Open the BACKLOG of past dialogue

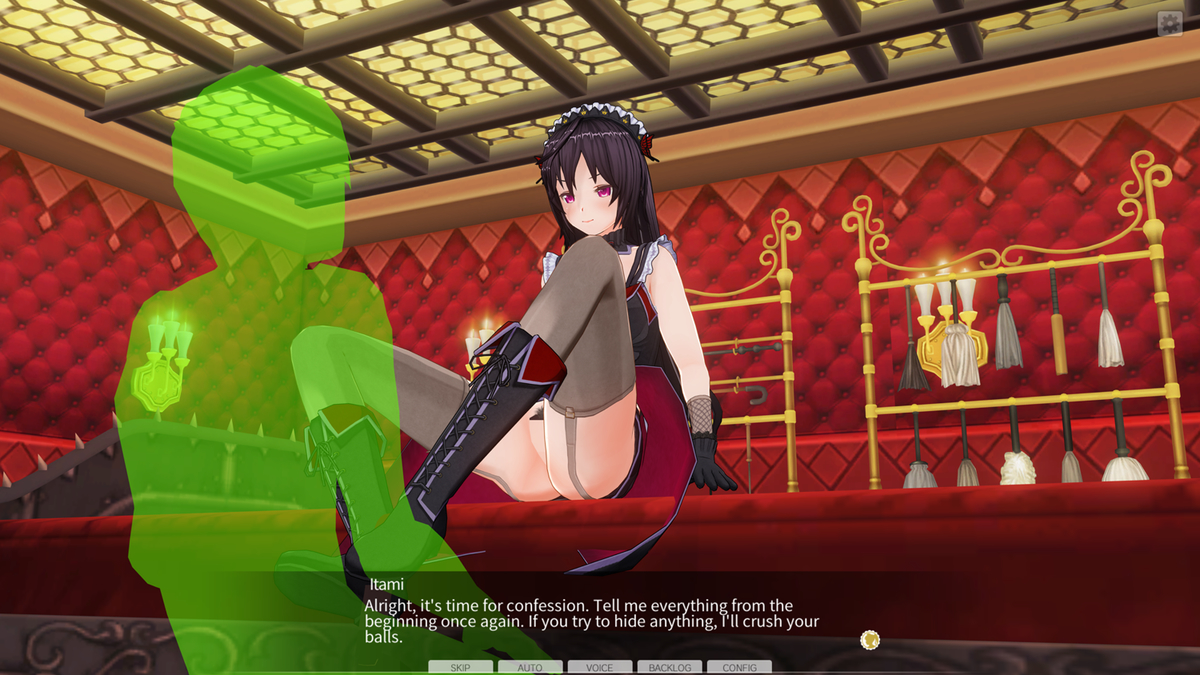(x=669, y=667)
